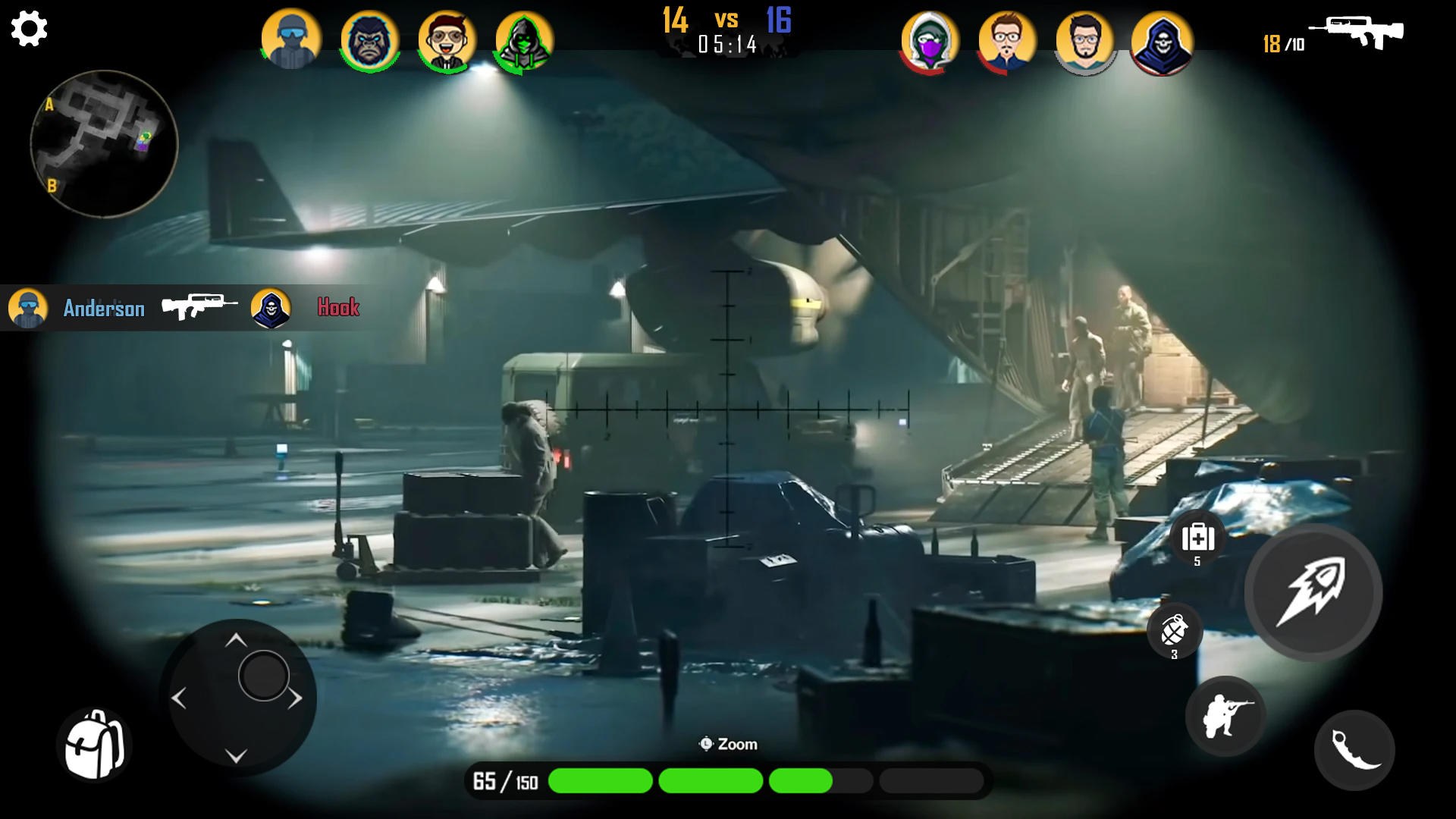Open the backpack inventory
The image size is (1456, 819).
click(96, 746)
